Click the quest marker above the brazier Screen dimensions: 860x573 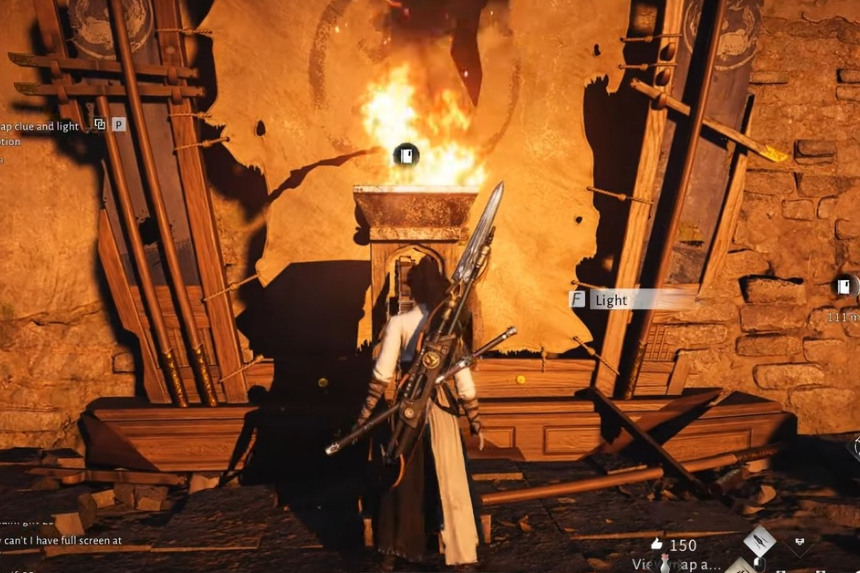405,155
